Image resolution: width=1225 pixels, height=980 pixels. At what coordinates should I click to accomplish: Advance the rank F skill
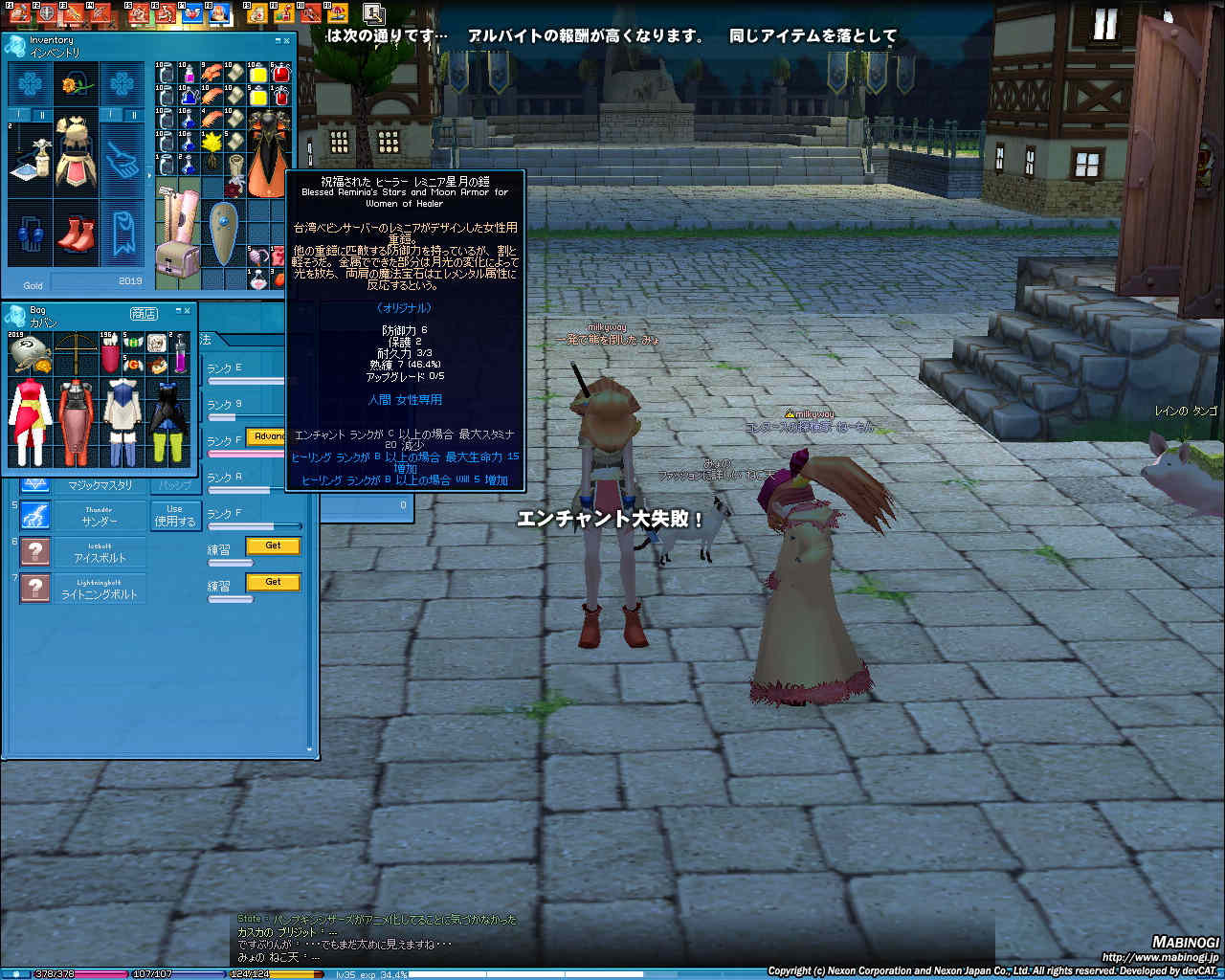(x=267, y=436)
